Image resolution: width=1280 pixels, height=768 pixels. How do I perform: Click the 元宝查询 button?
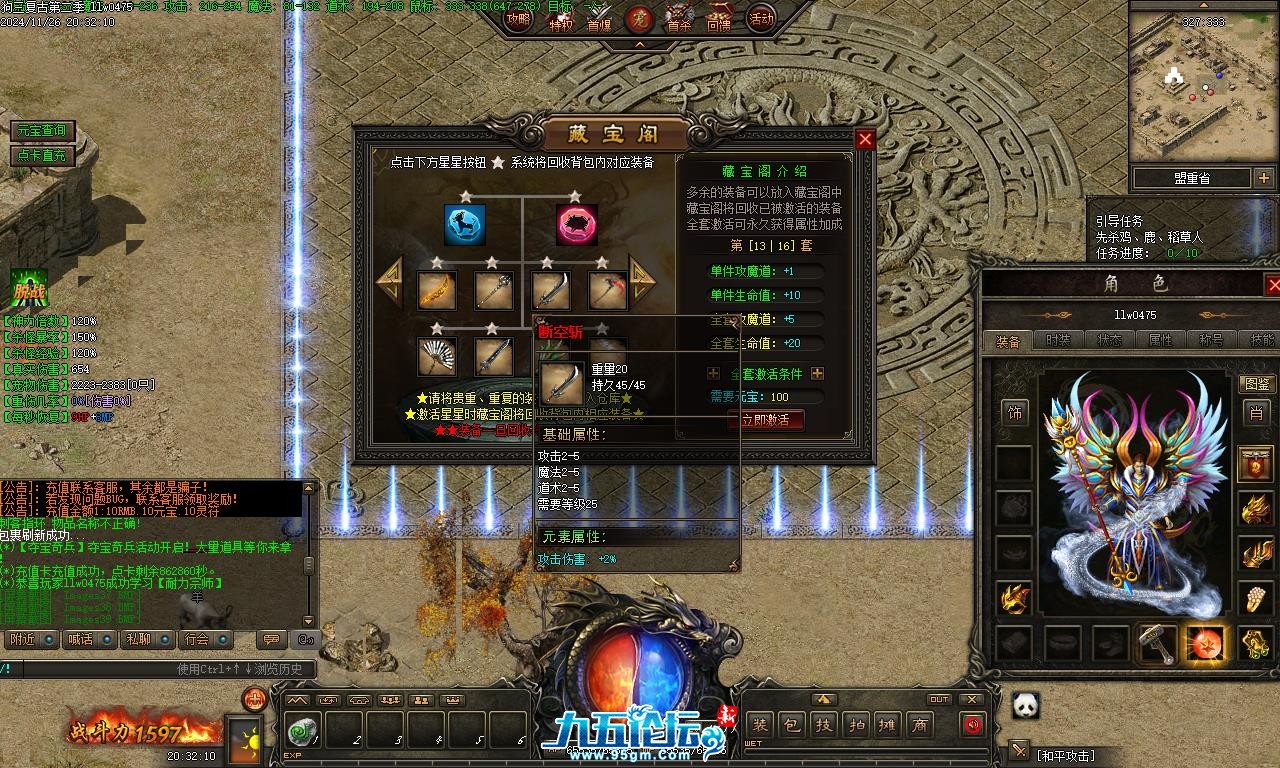pos(41,131)
